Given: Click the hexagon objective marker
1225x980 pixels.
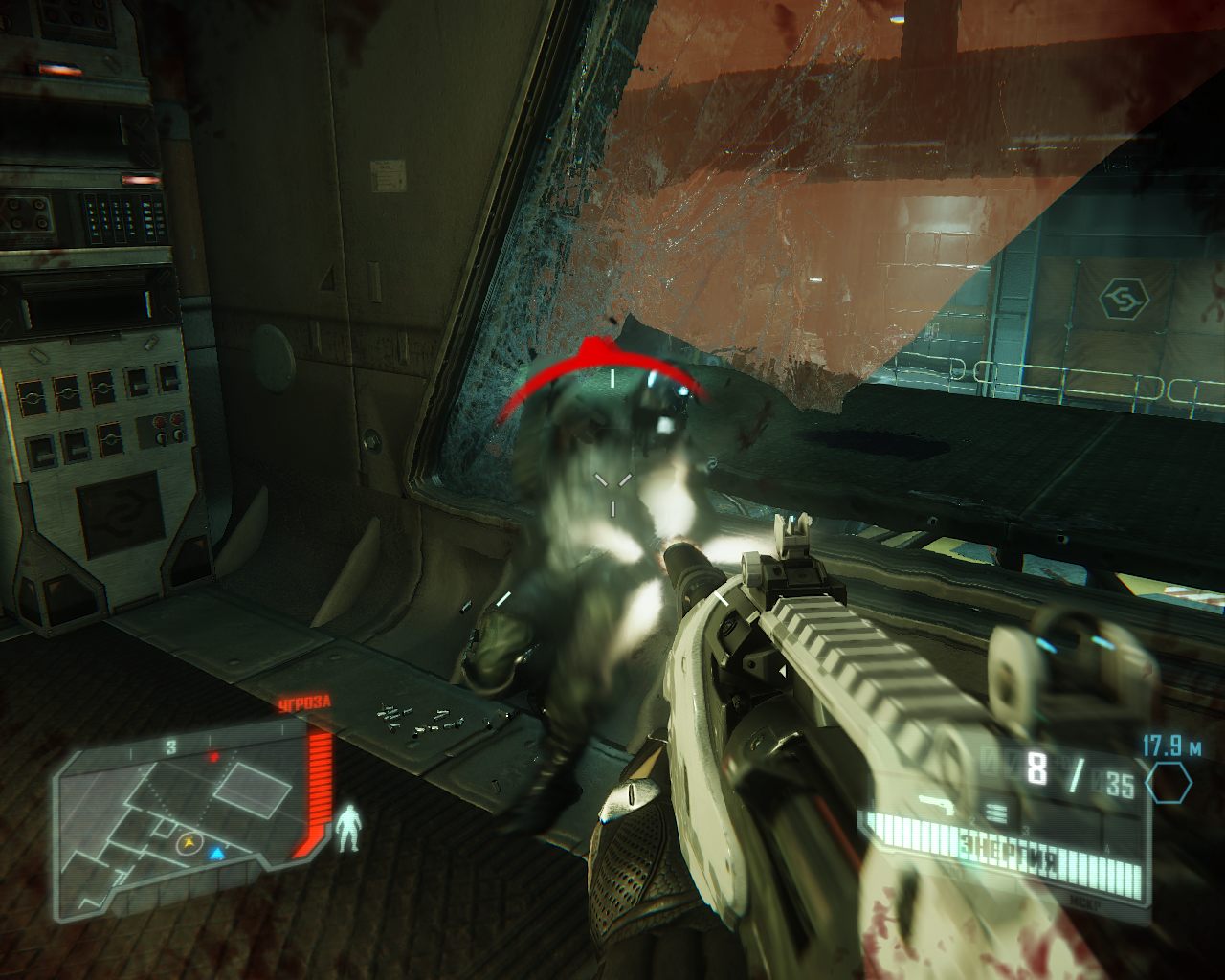Looking at the screenshot, I should 1169,784.
